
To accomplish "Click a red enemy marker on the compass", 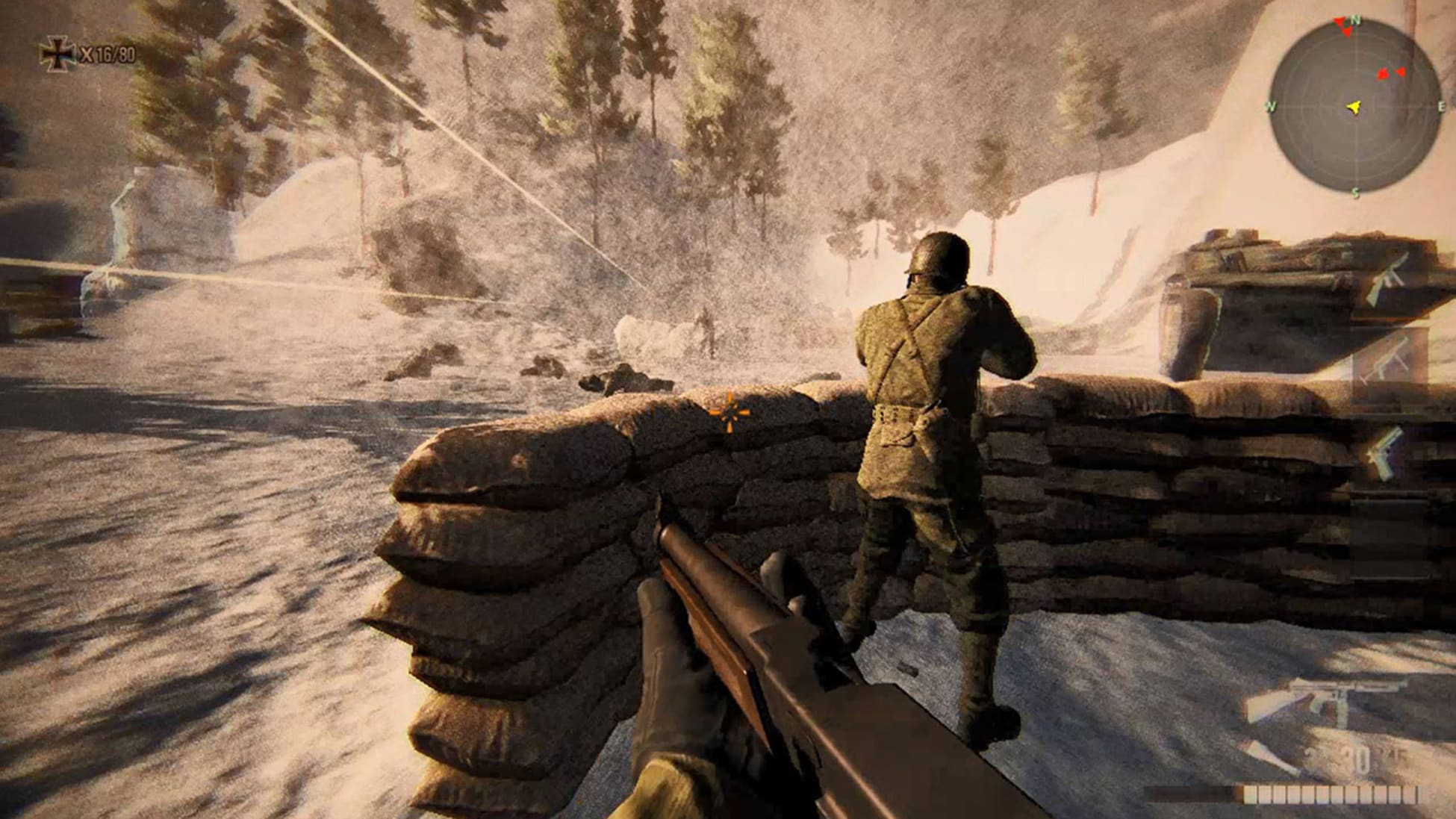I will [1383, 75].
